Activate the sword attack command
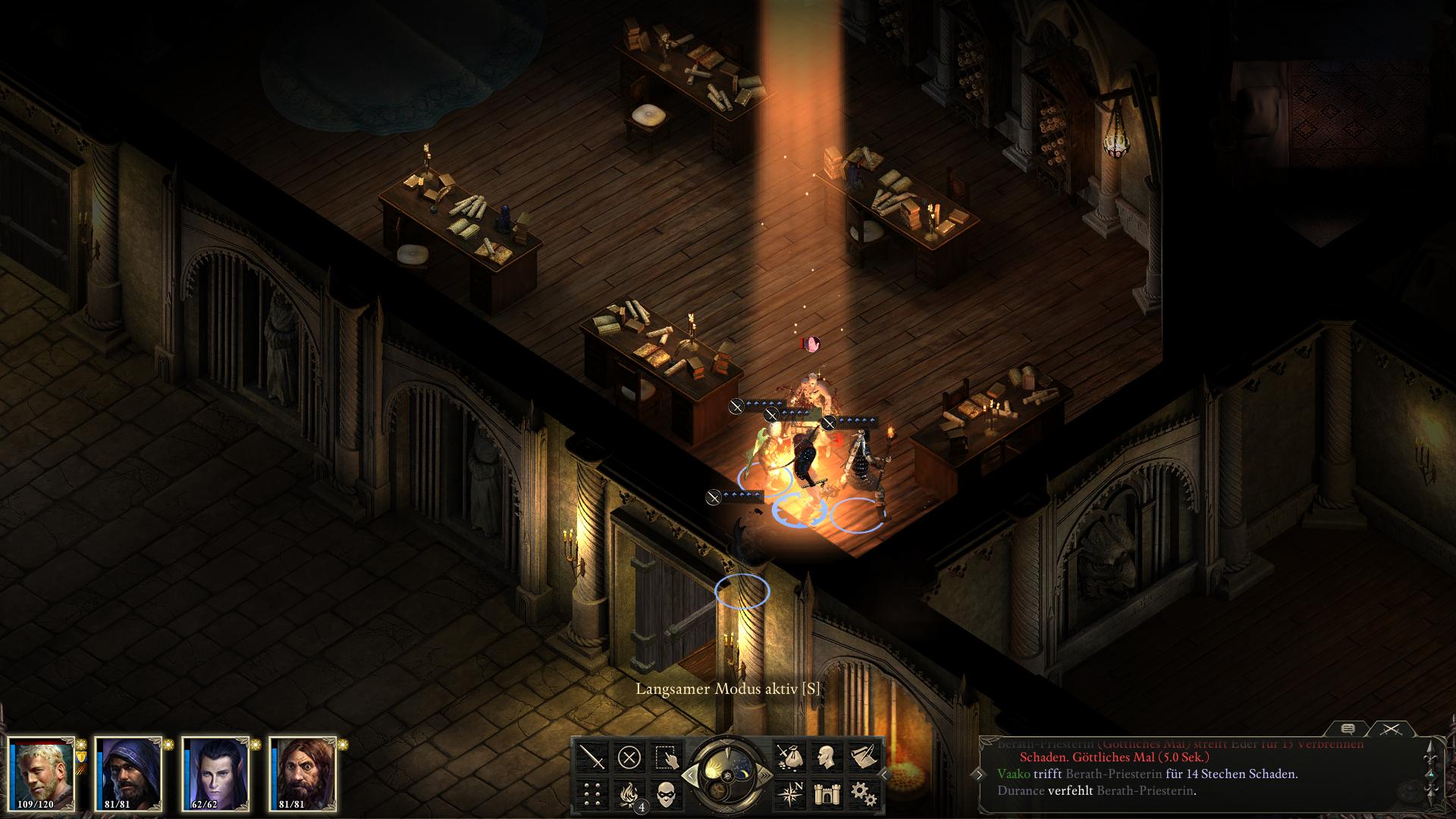The height and width of the screenshot is (819, 1456). click(592, 757)
